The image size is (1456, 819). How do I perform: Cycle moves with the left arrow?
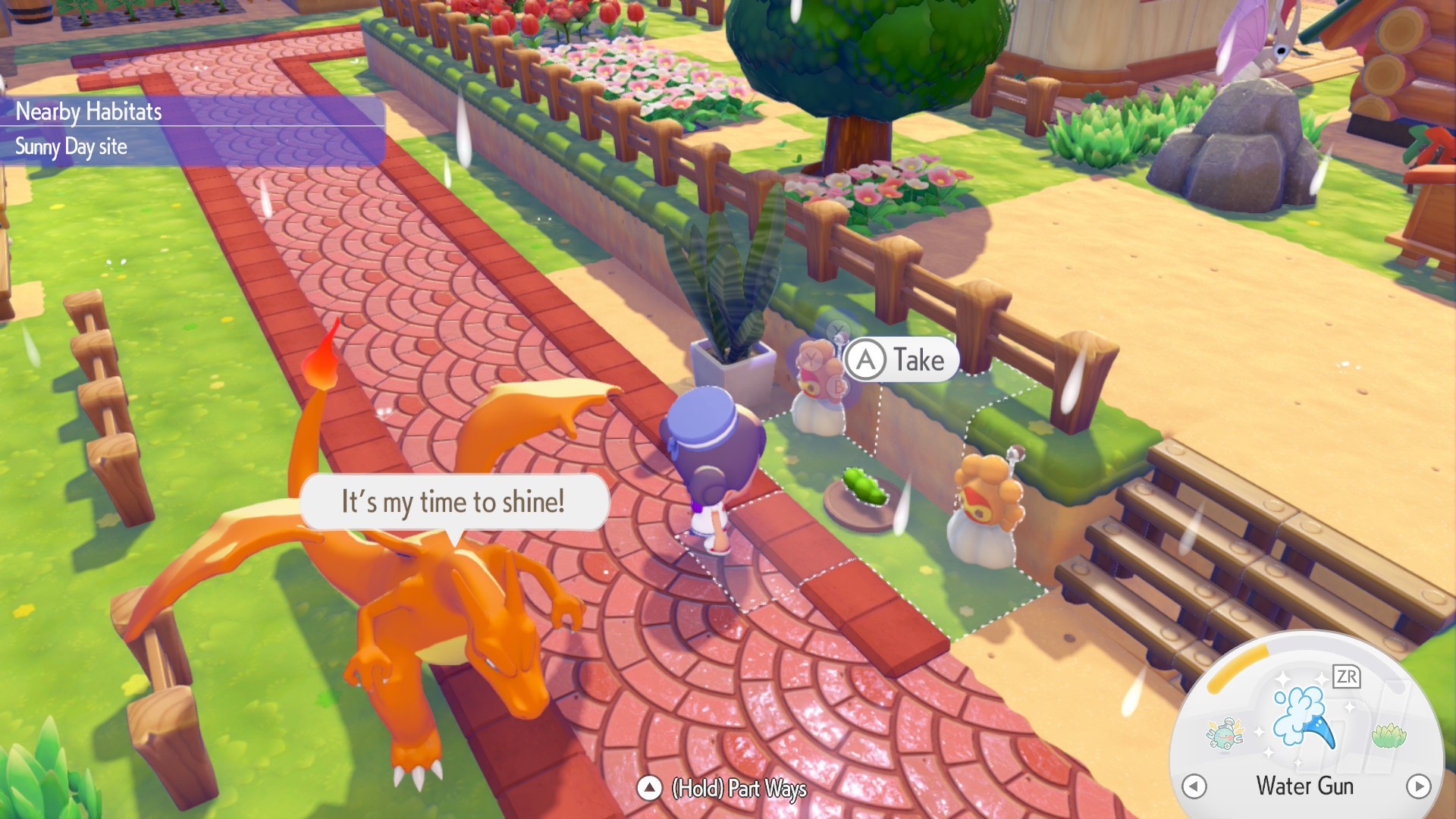(1194, 786)
